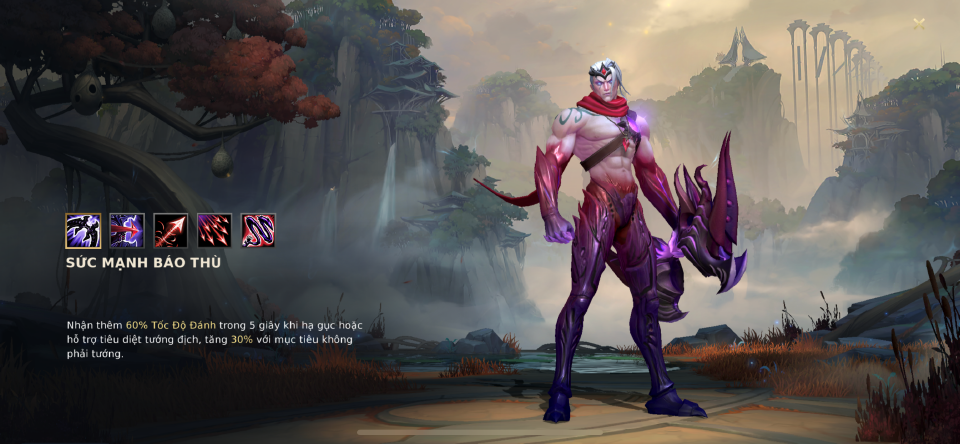Choose the single red arrow ability icon
This screenshot has height=444, width=960.
[x=170, y=231]
